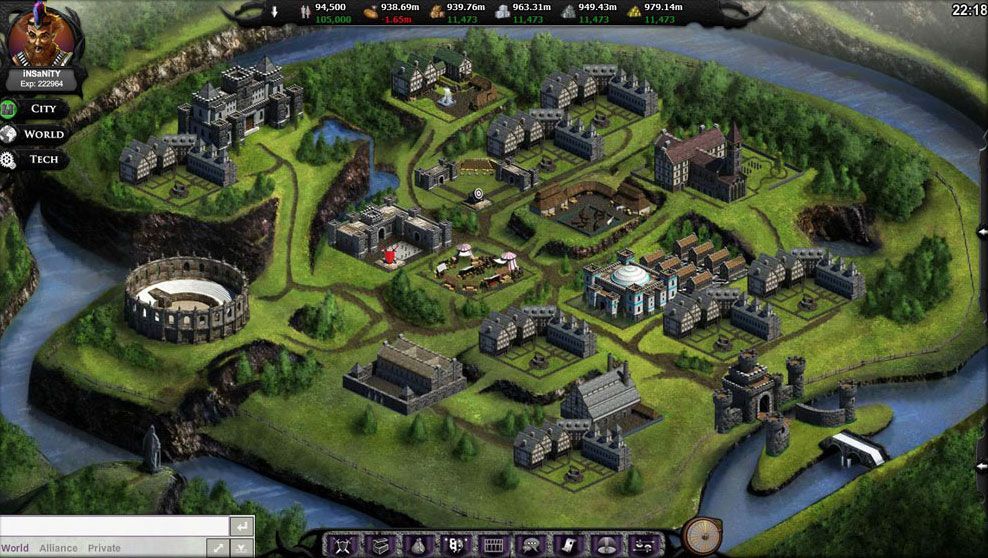Send the chat message with the enter arrow button
The image size is (988, 558).
pyautogui.click(x=241, y=526)
